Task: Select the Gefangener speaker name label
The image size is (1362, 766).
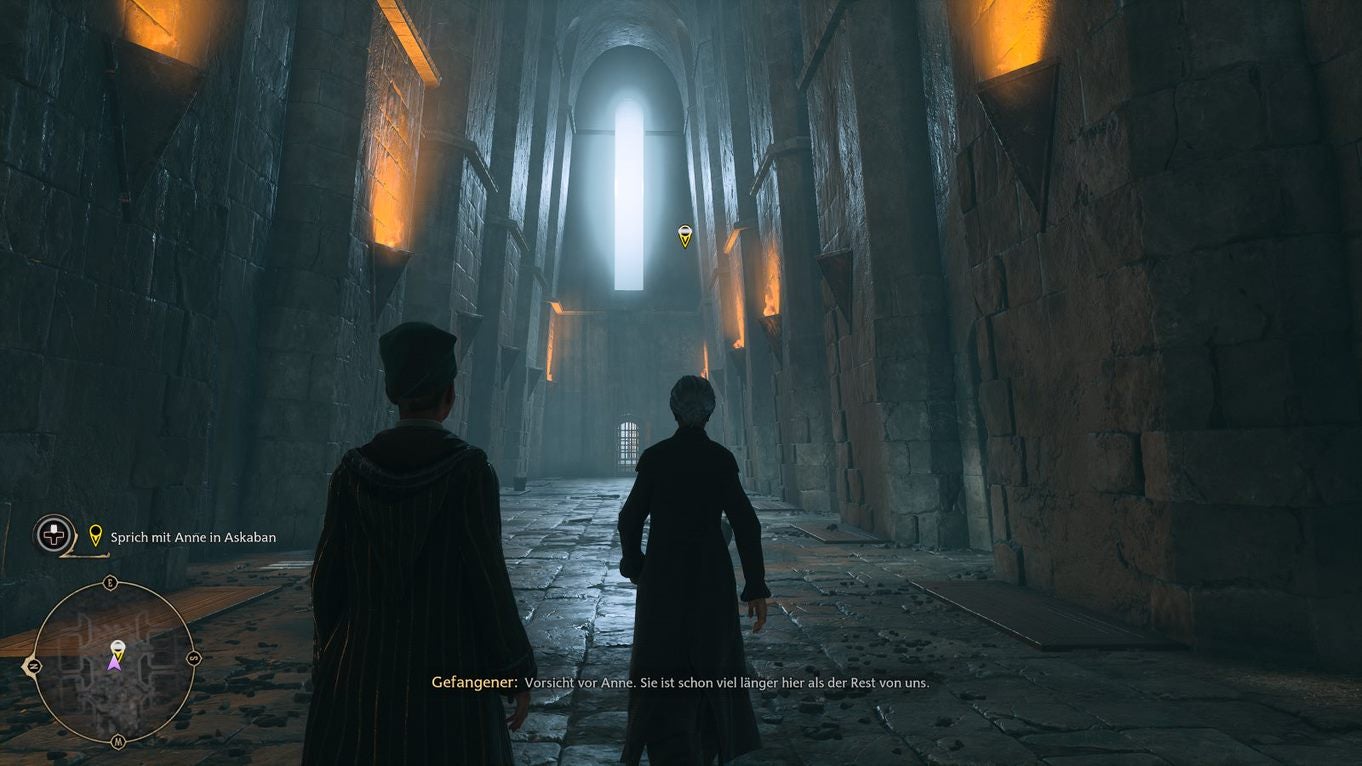Action: 474,683
